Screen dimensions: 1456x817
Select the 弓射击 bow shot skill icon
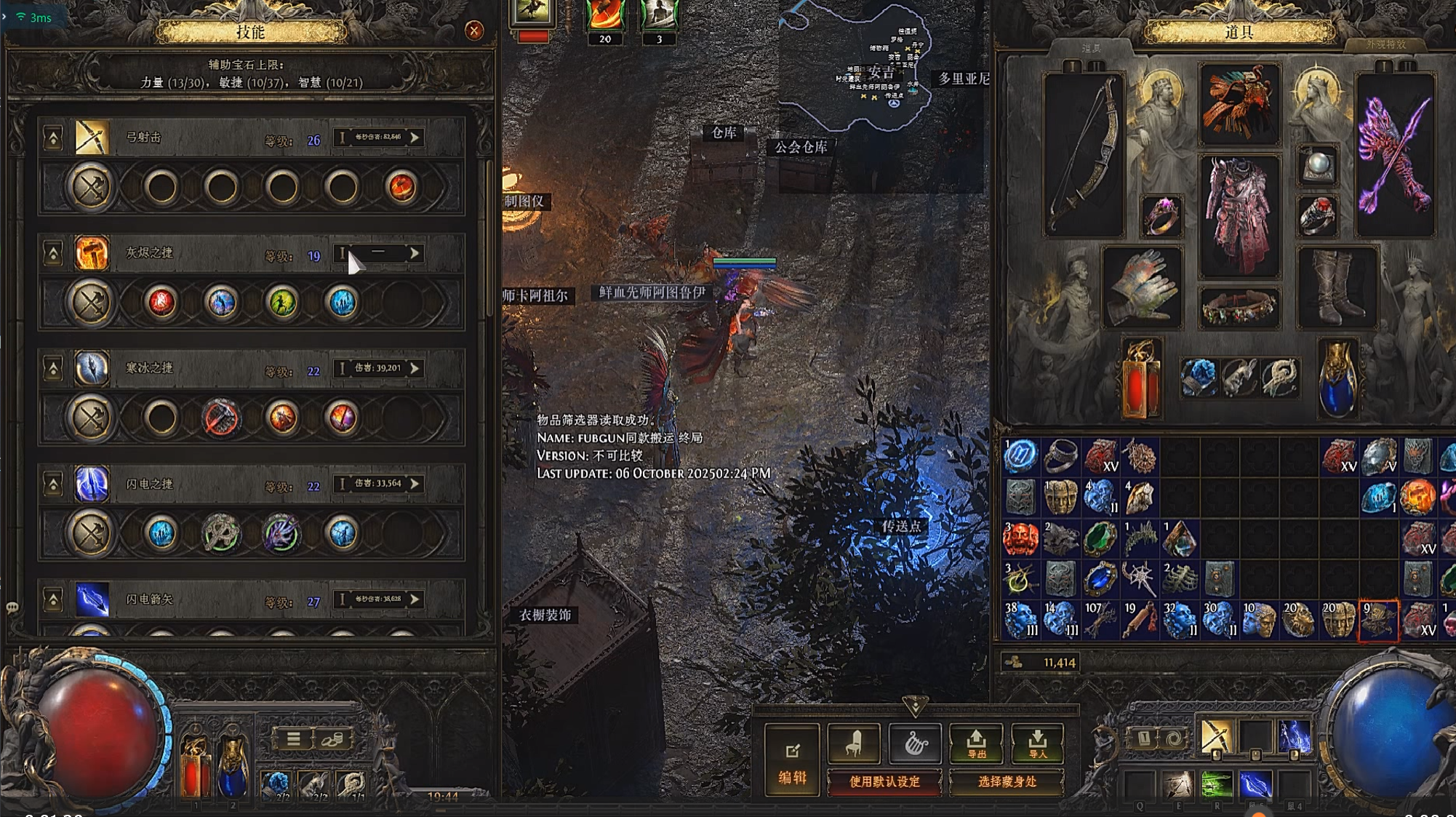click(x=92, y=138)
